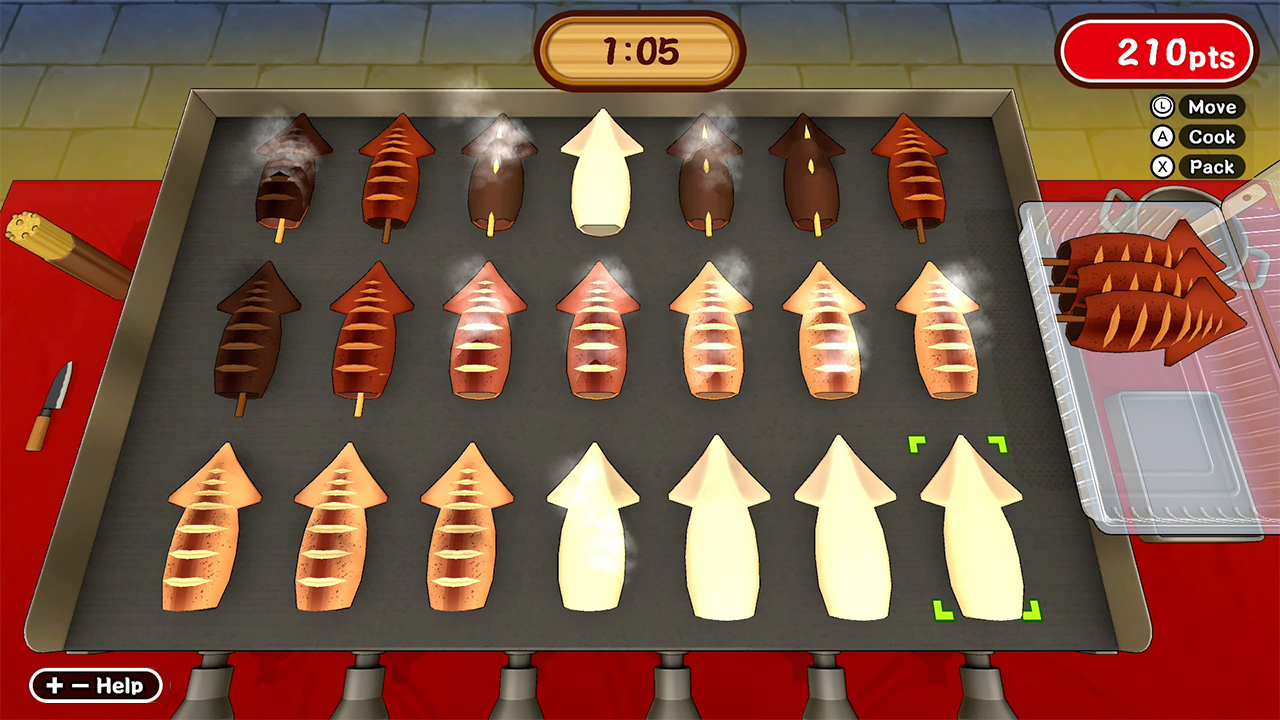
Task: Click the 1:05 timer display
Action: pos(640,48)
